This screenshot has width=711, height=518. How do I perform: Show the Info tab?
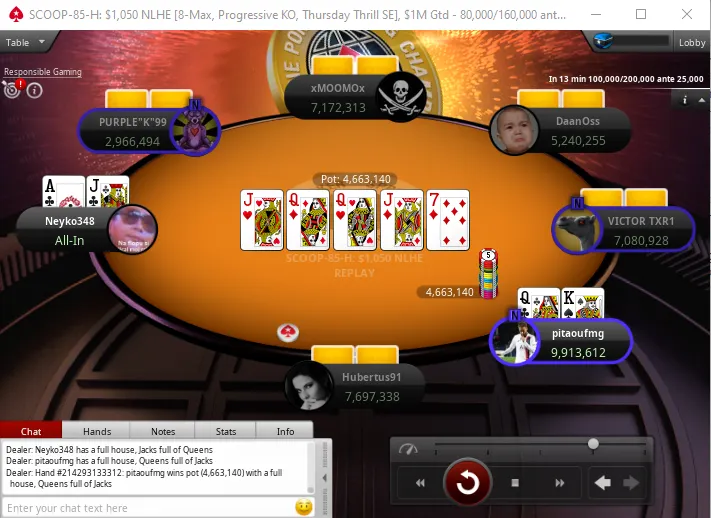click(285, 431)
